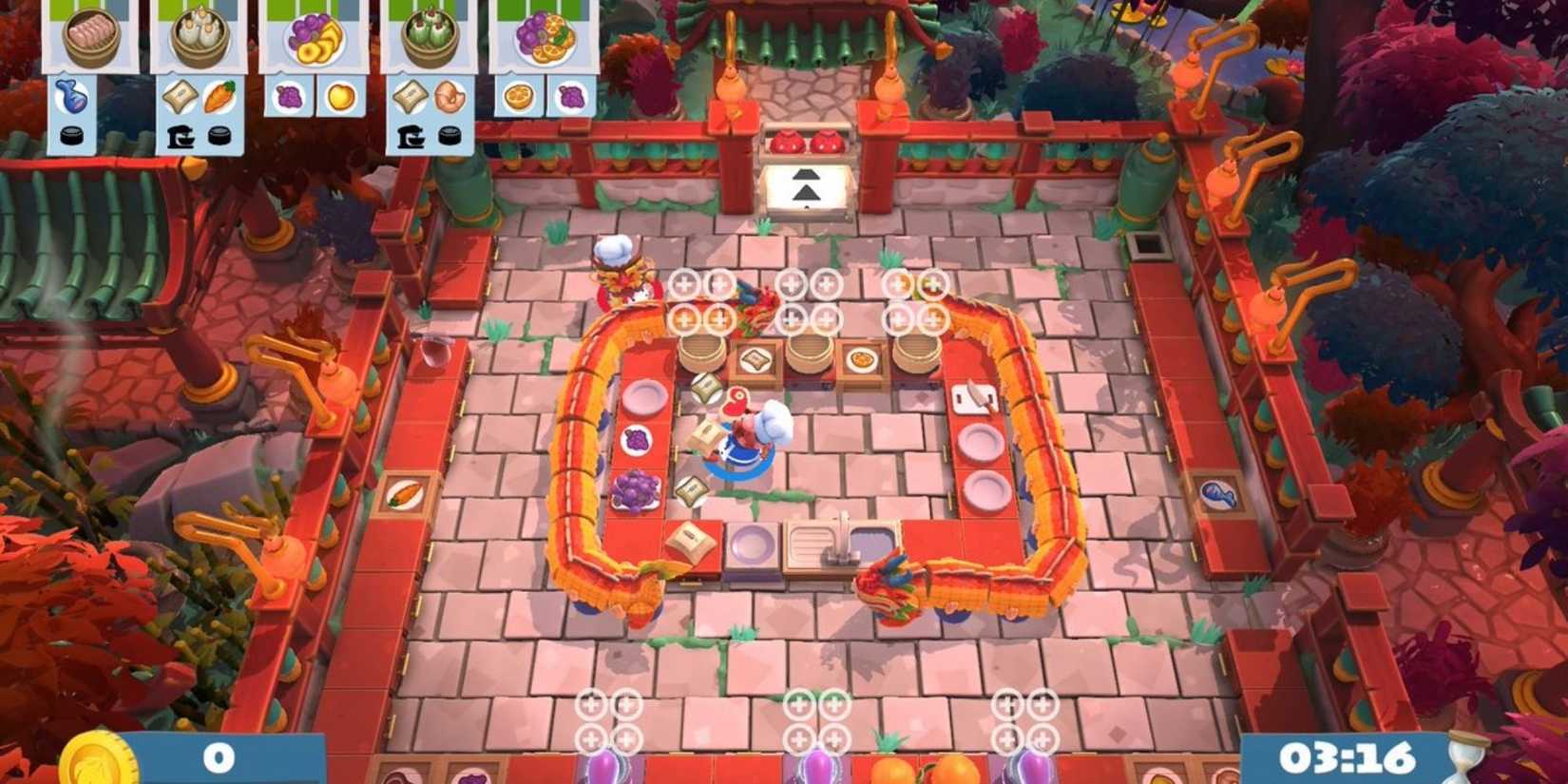Select the shrimp ingredient icon on the fourth order
1568x784 pixels.
pos(449,97)
